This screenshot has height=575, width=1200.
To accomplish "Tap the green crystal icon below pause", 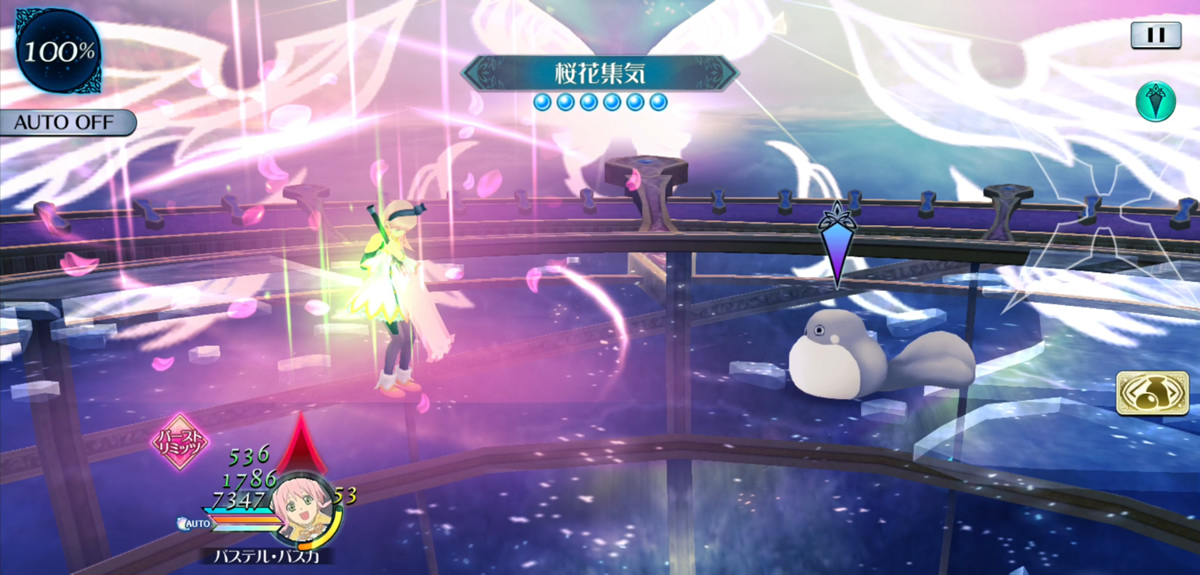I will coord(1155,101).
